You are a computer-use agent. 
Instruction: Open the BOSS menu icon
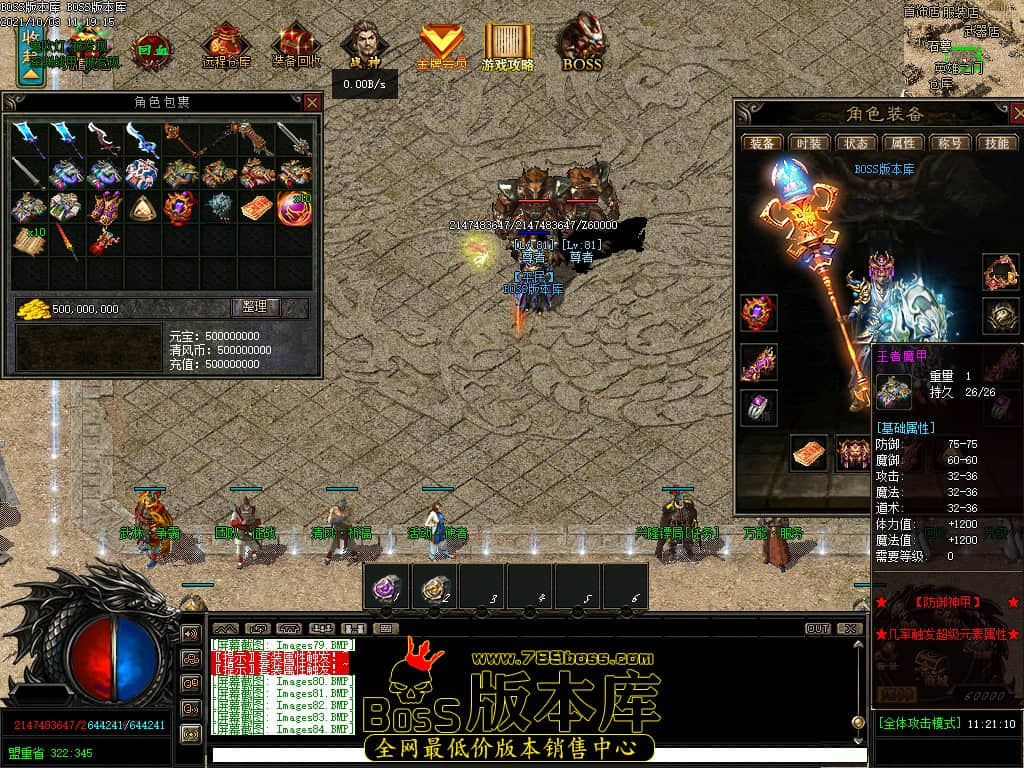pos(582,45)
